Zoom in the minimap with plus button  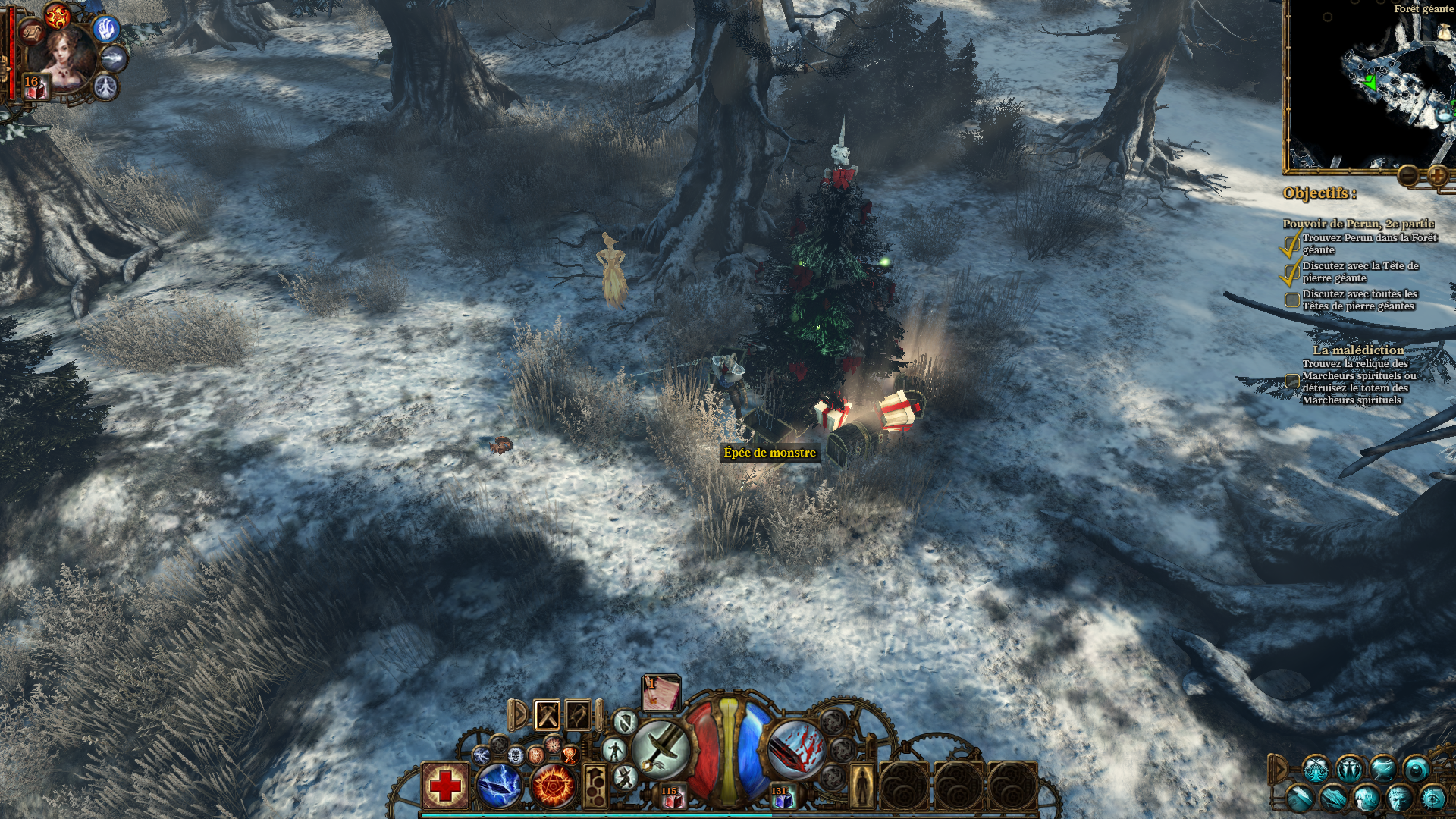coord(1437,177)
